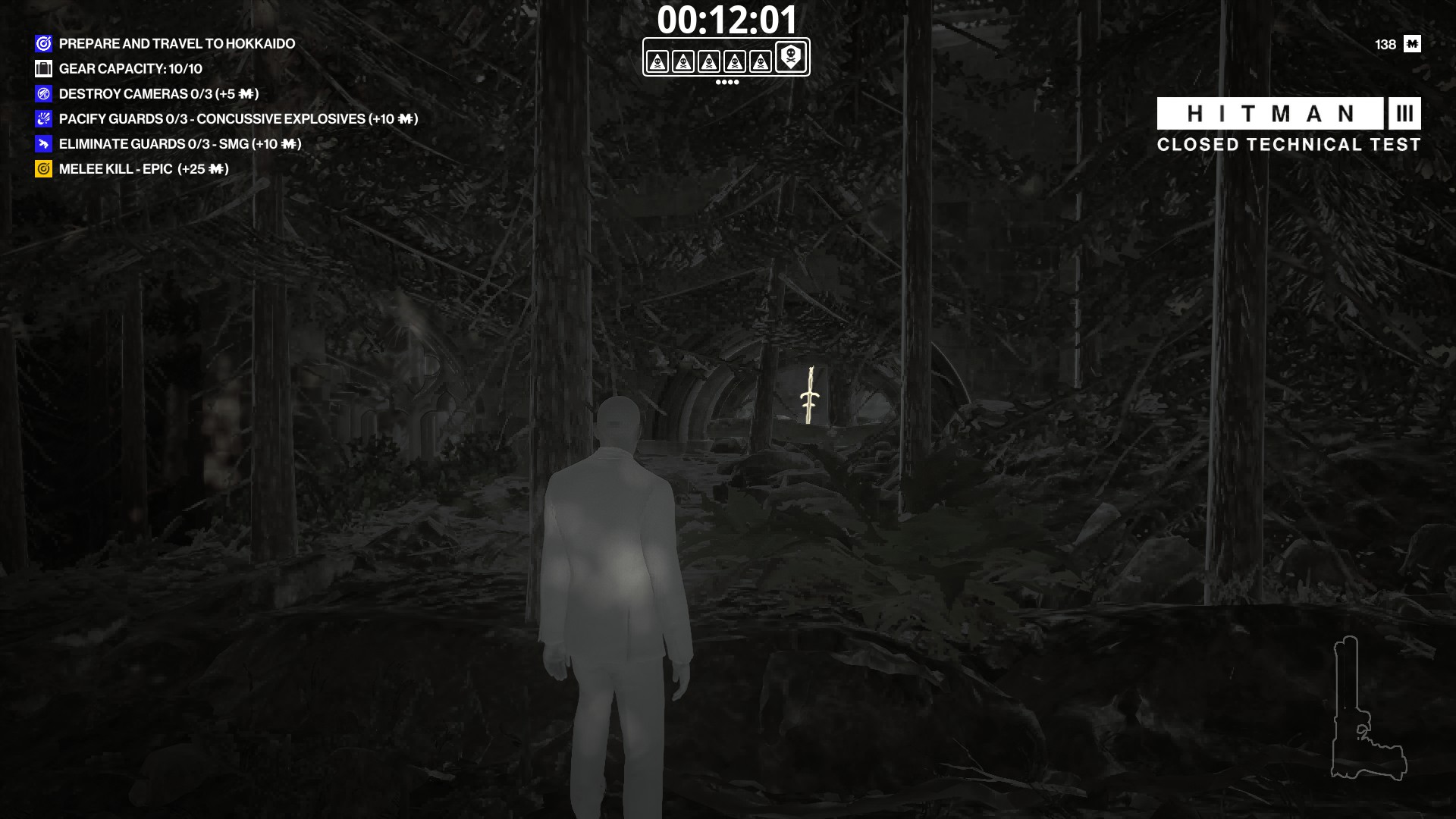Viewport: 1456px width, 819px height.
Task: Choose the Pacify Guards concussive explosives objective
Action: (237, 119)
